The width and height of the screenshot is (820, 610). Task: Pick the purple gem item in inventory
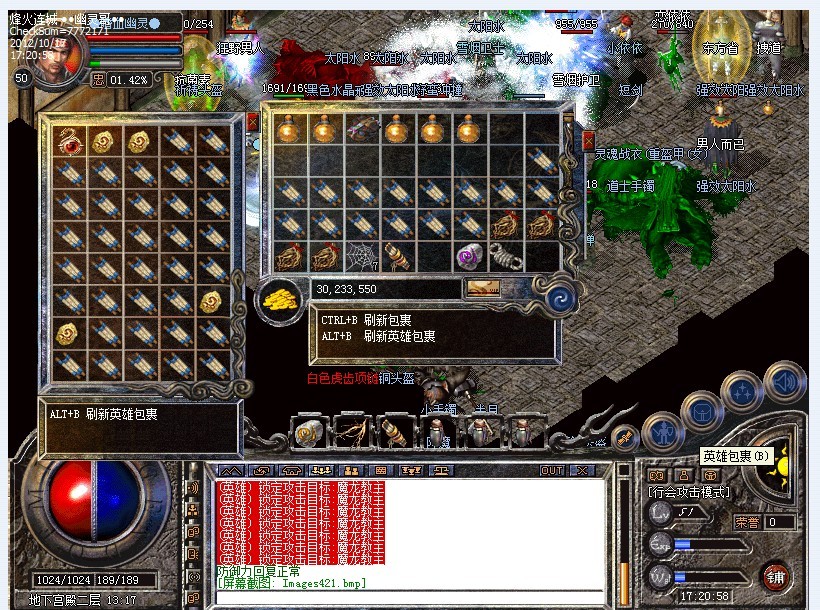(x=470, y=256)
